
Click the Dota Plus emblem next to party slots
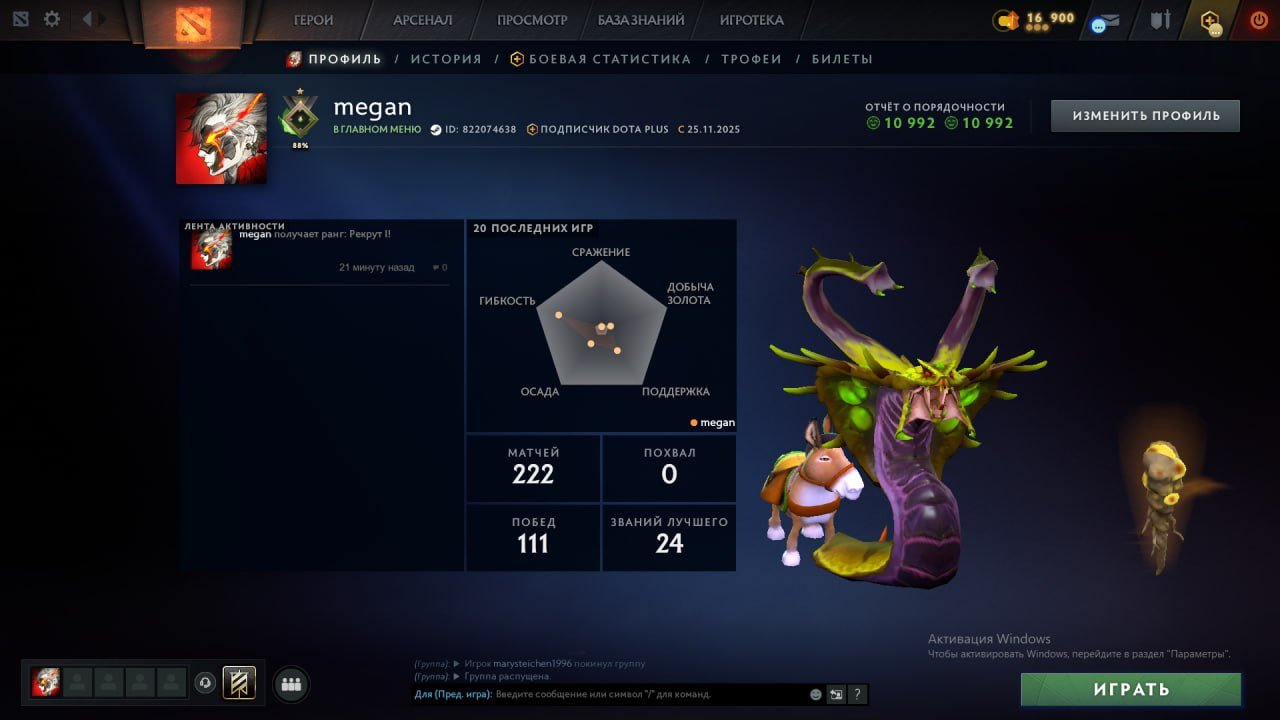(237, 684)
